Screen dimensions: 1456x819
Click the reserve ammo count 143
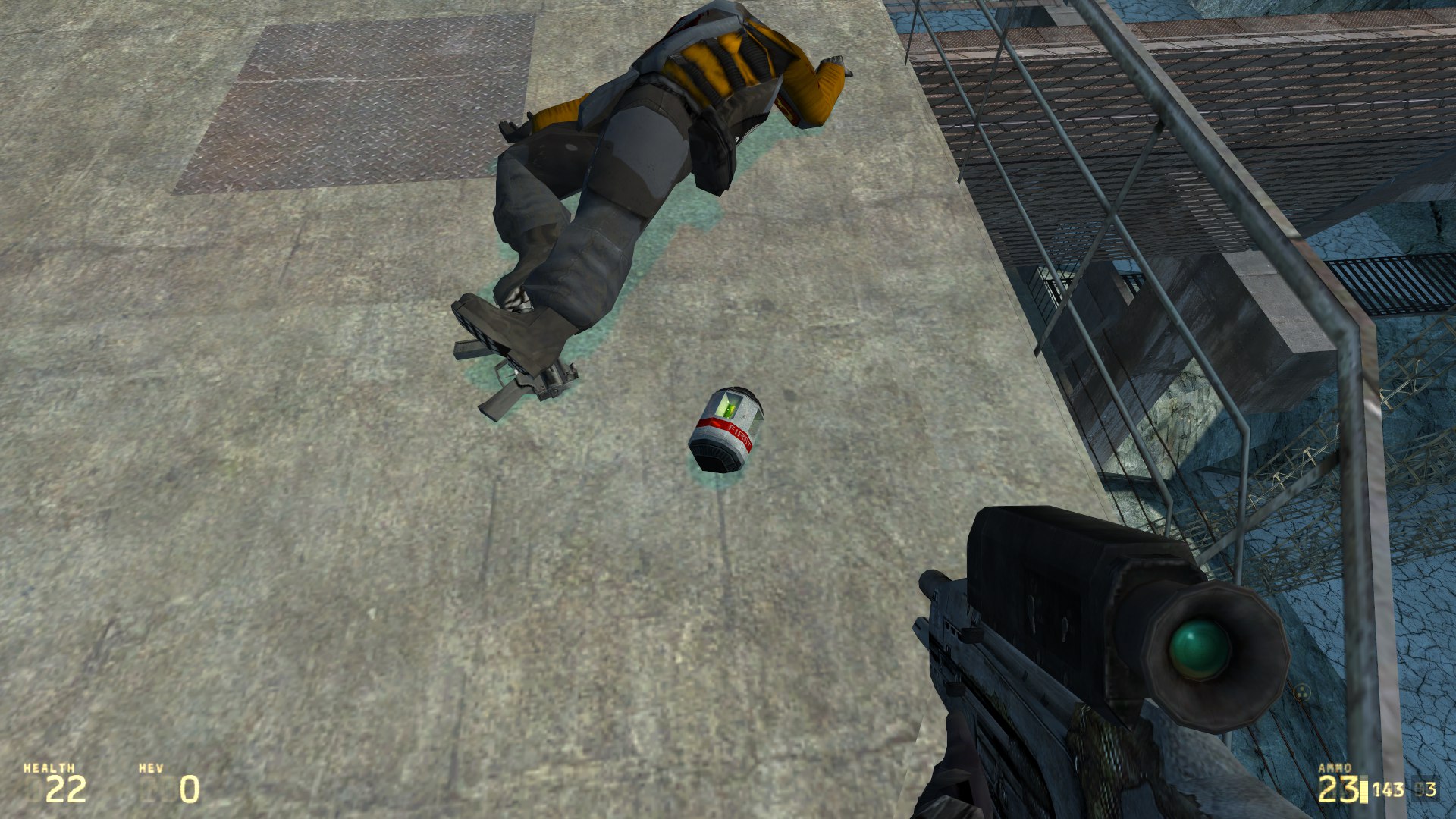pyautogui.click(x=1388, y=790)
